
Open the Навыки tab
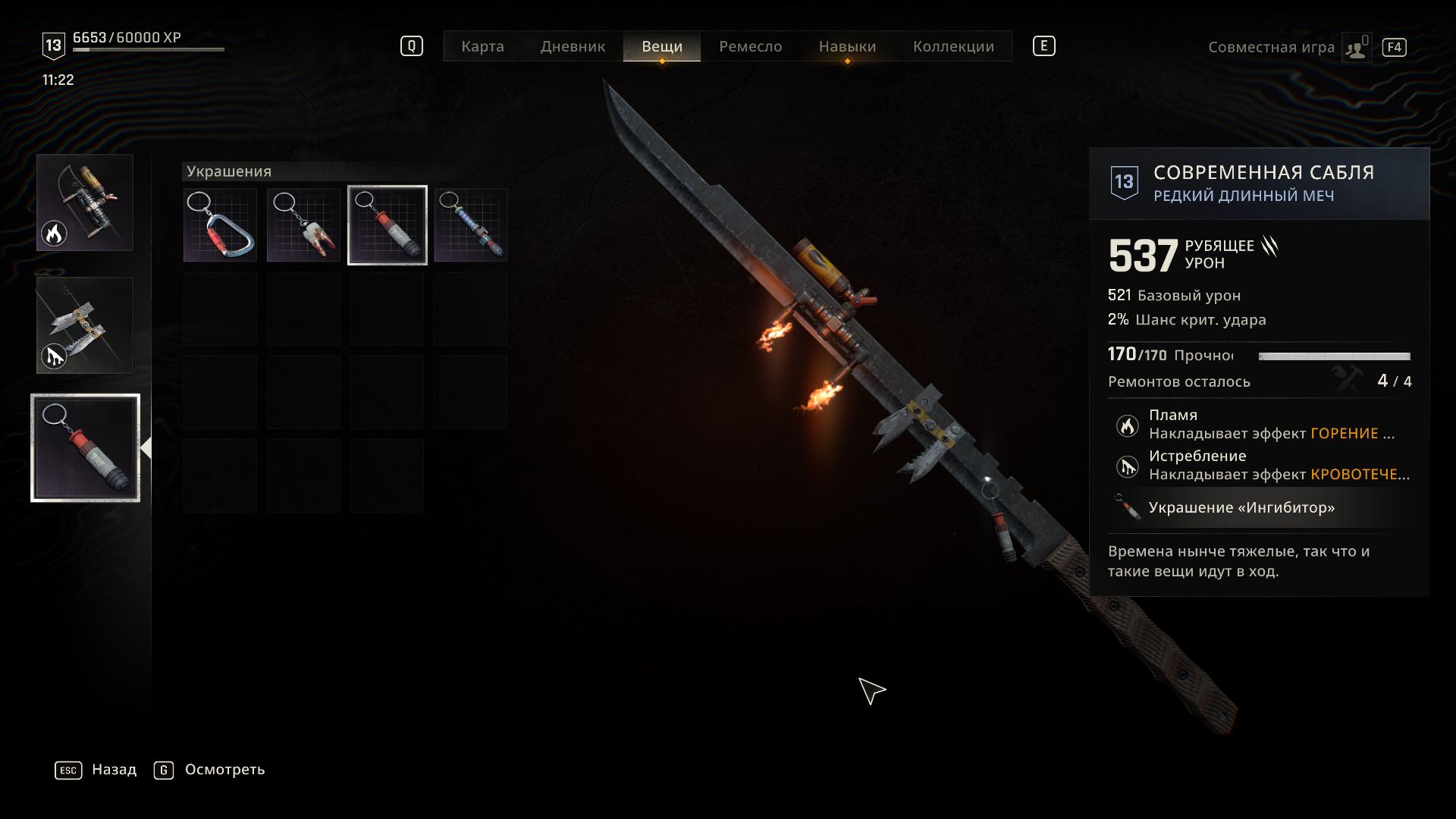pos(847,46)
